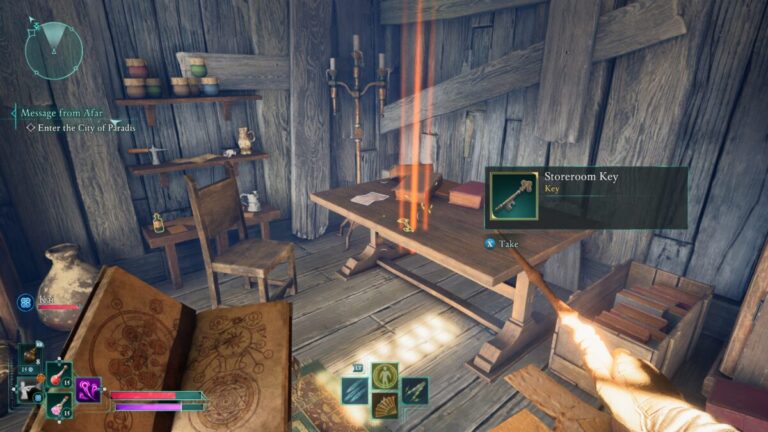Activate the blue claw slash ability

coord(355,391)
